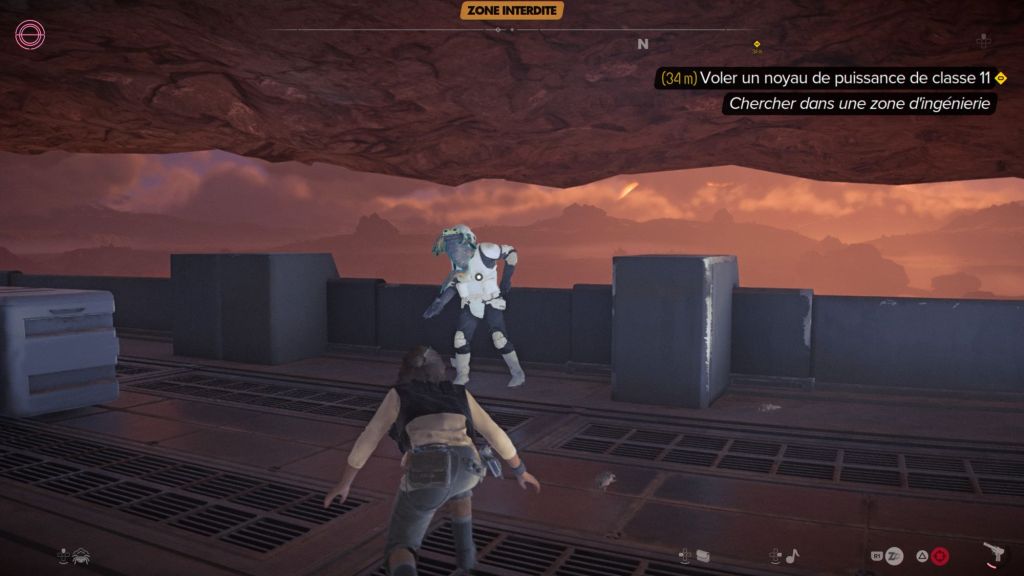
Task: Click the "Chercher dans une zone d'ingénierie" sub-objective
Action: tap(859, 103)
